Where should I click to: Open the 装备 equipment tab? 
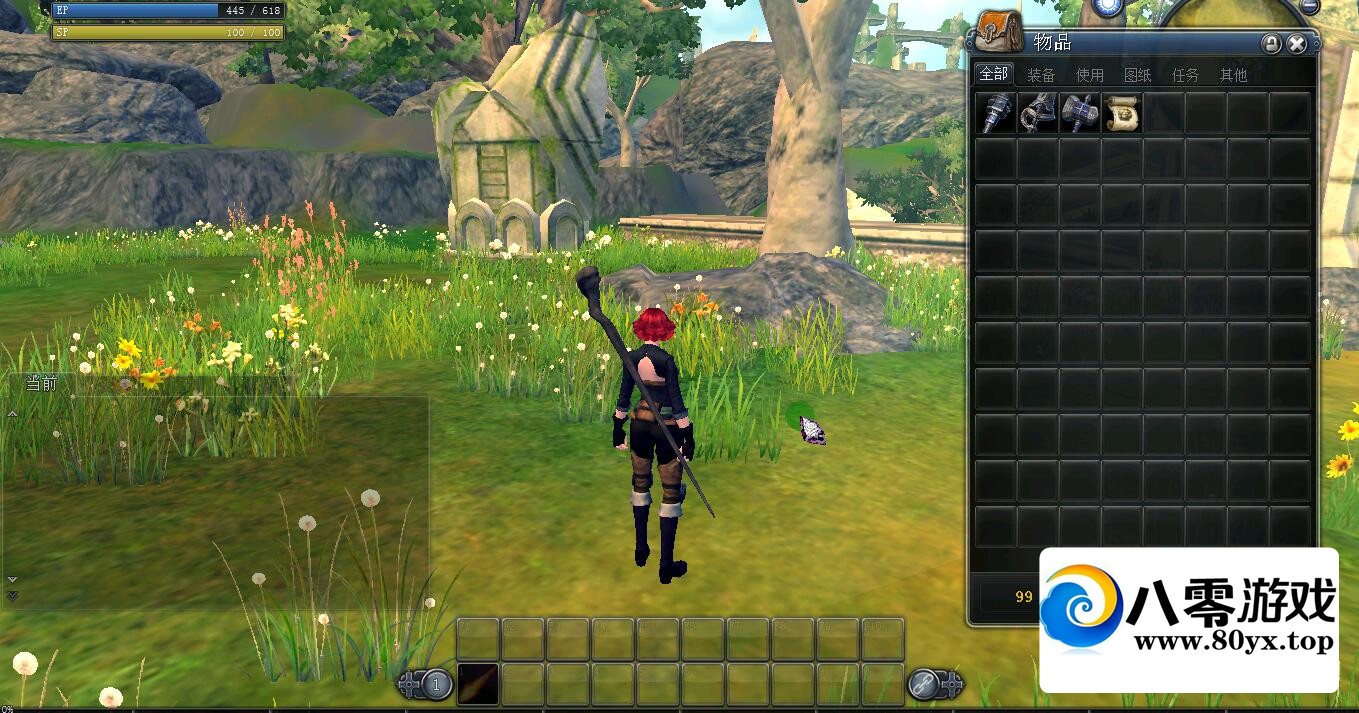1041,75
